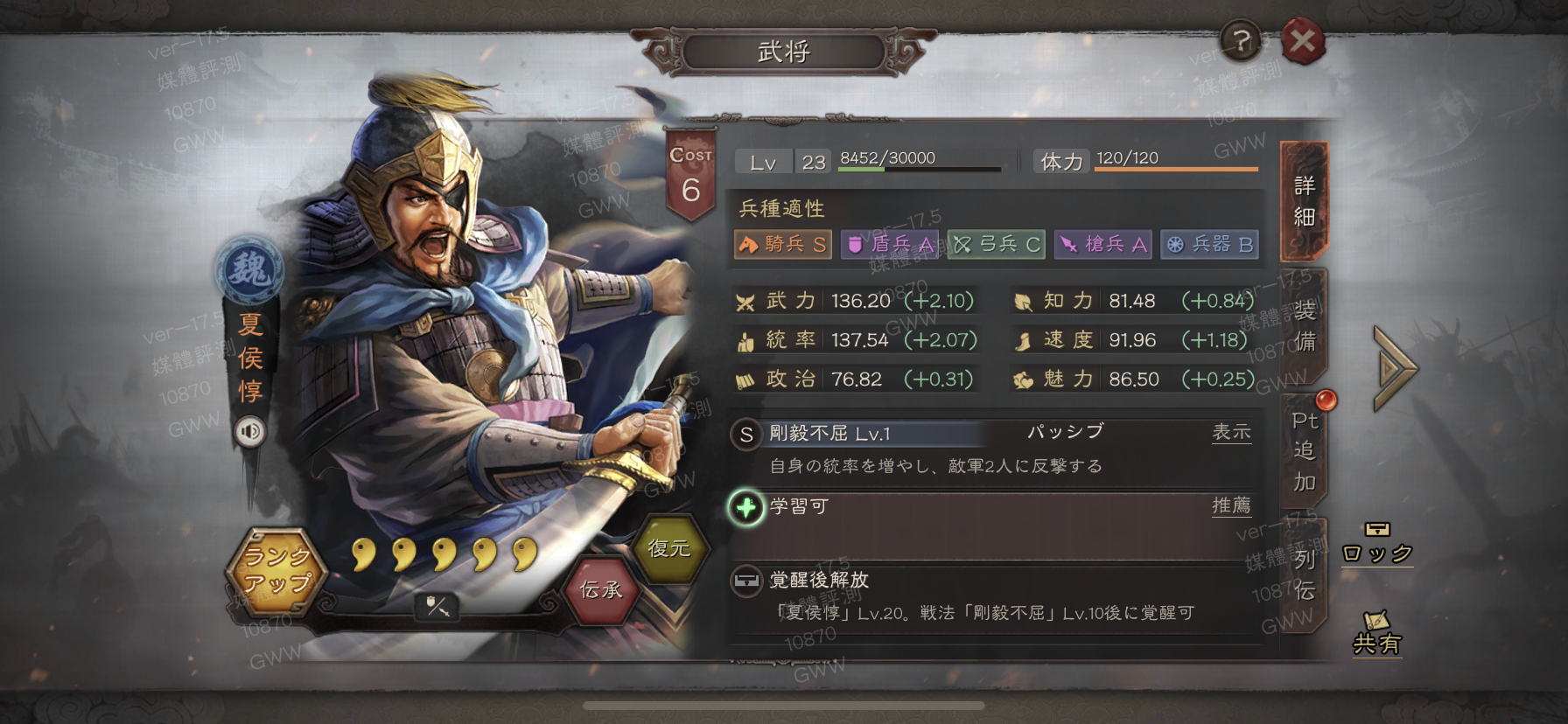Open the 推薦 recommendation list
This screenshot has height=724, width=1568.
tap(1232, 505)
